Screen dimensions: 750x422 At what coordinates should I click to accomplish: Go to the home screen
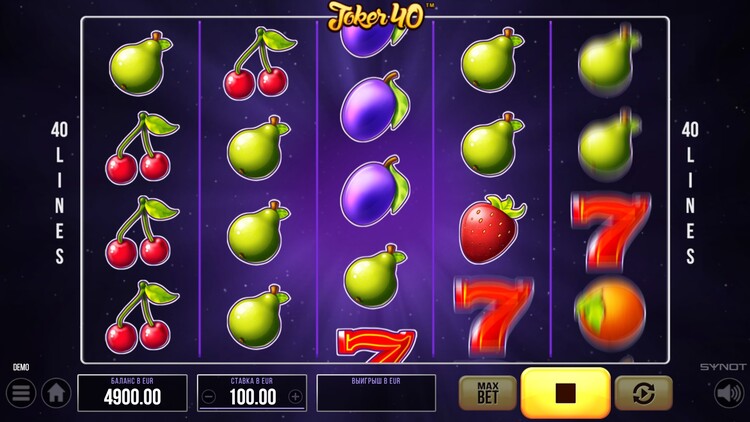[56, 393]
